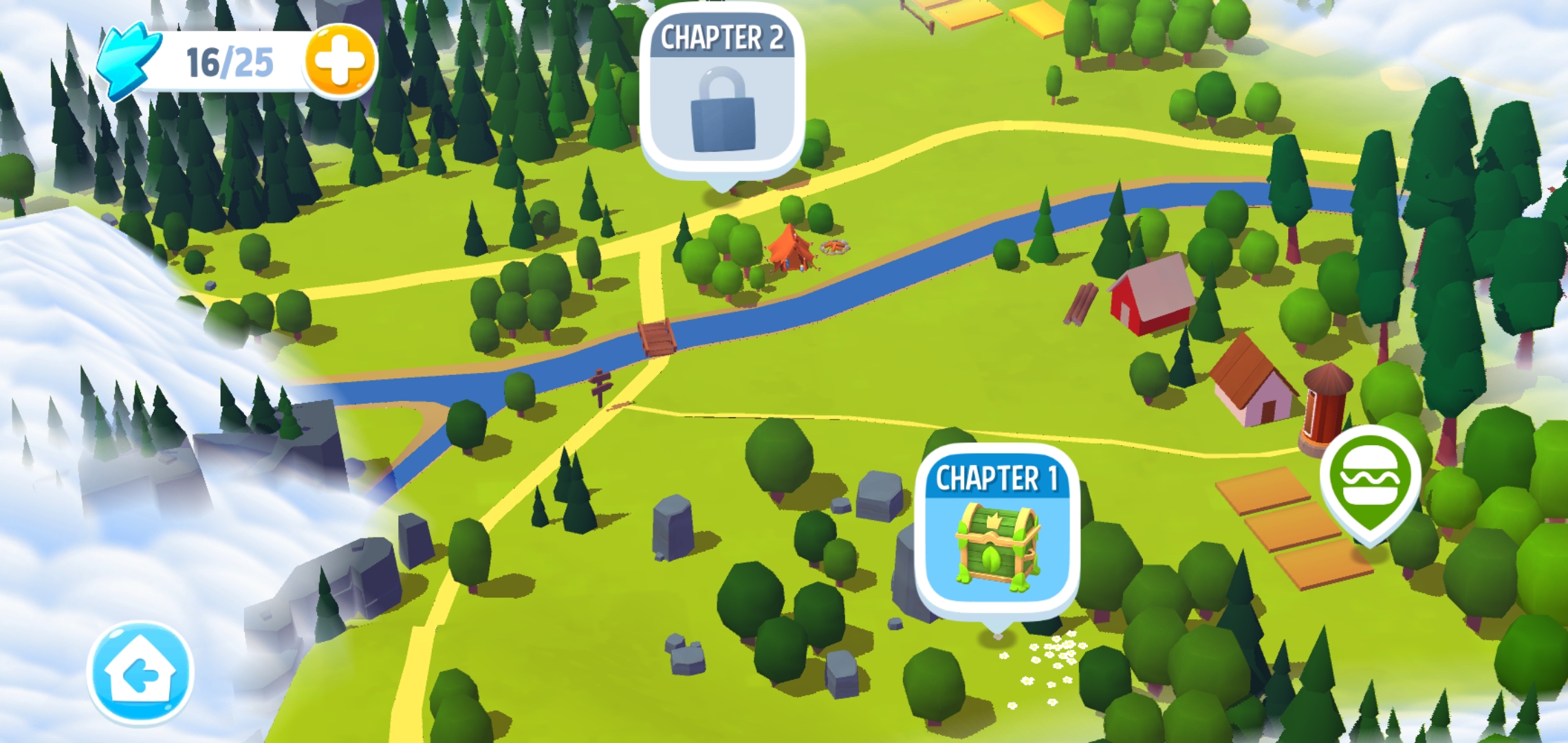Click the green burger map pin

click(x=1370, y=480)
